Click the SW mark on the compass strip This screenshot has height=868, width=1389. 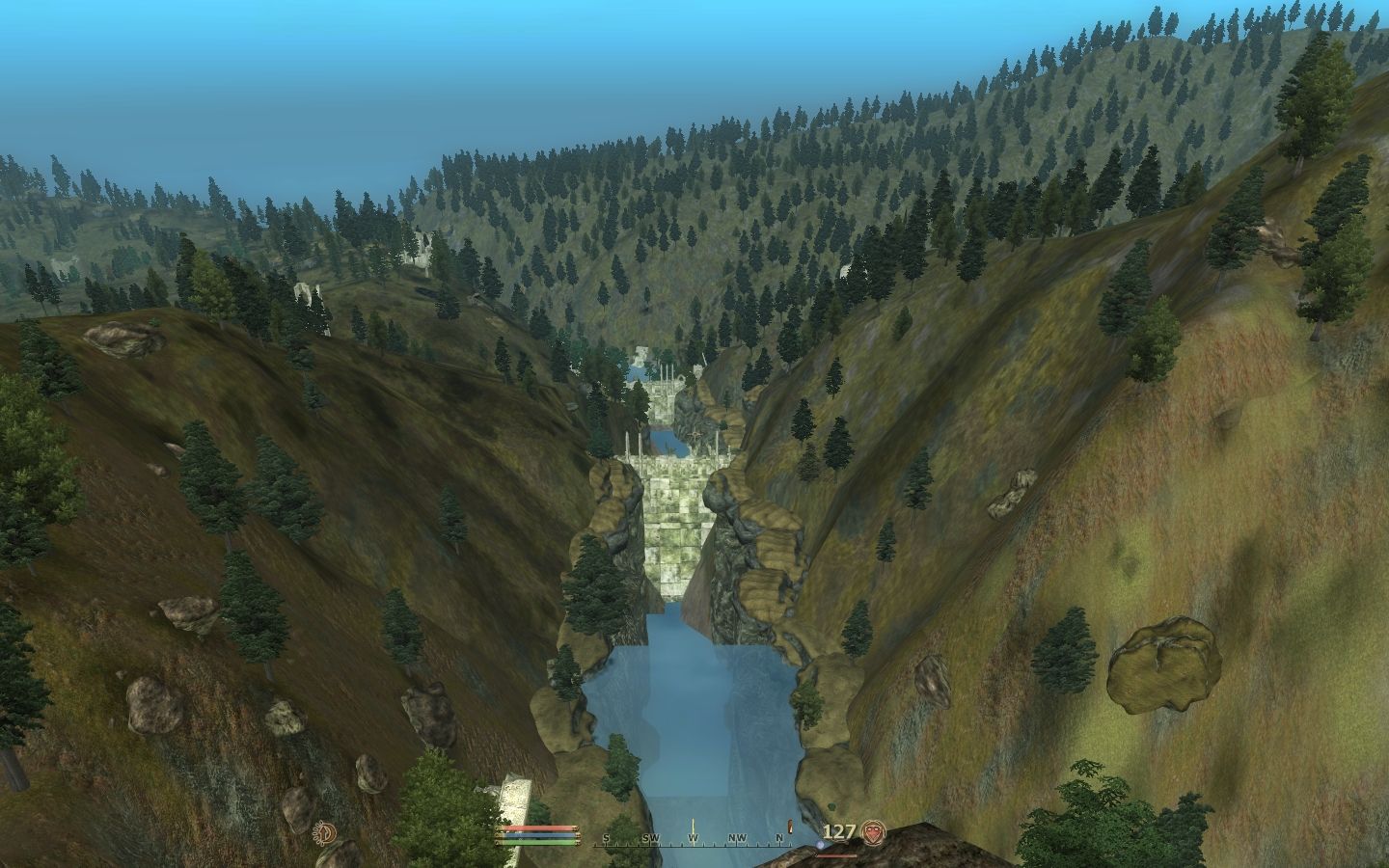point(650,835)
